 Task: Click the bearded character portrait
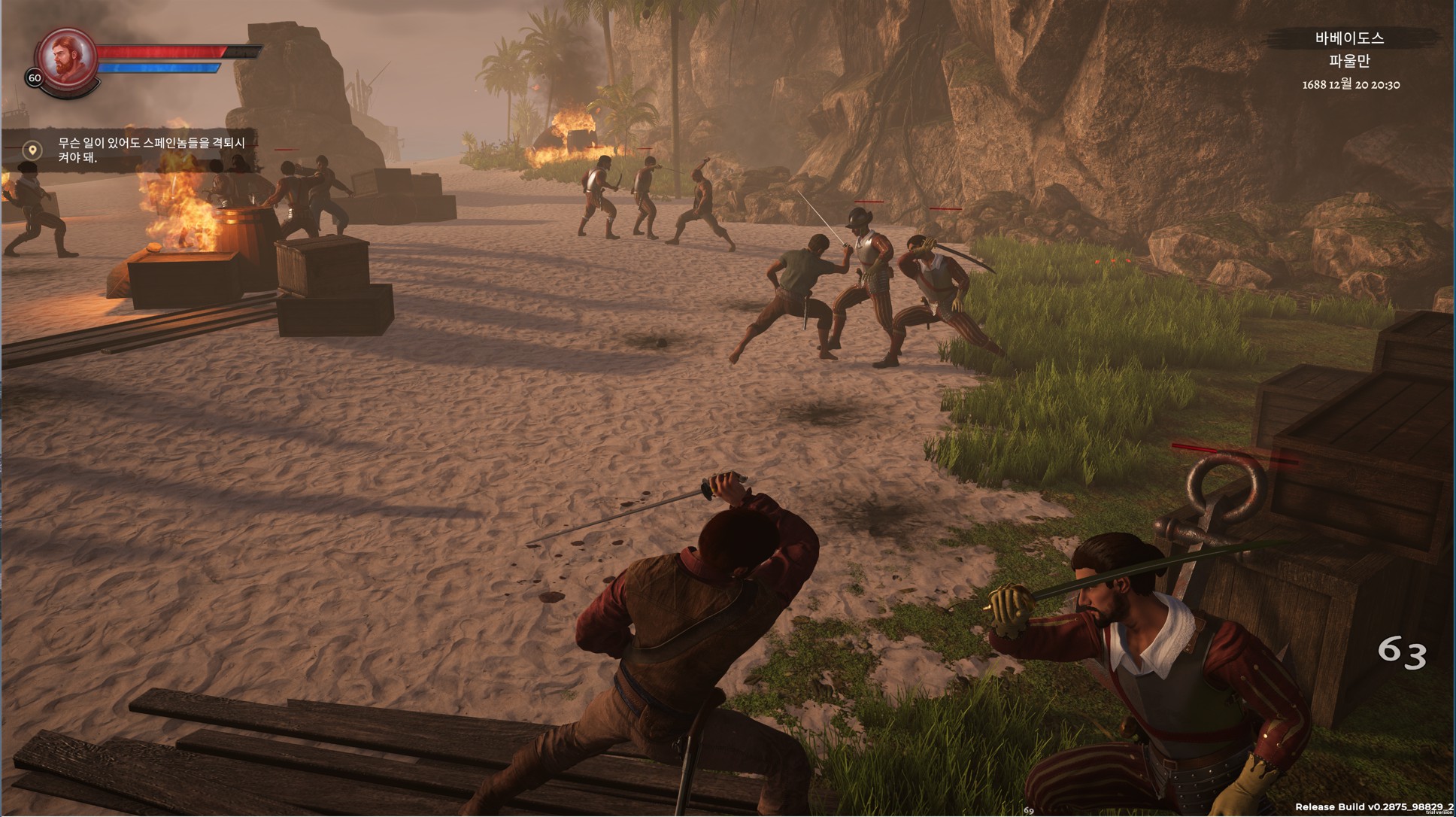click(67, 57)
